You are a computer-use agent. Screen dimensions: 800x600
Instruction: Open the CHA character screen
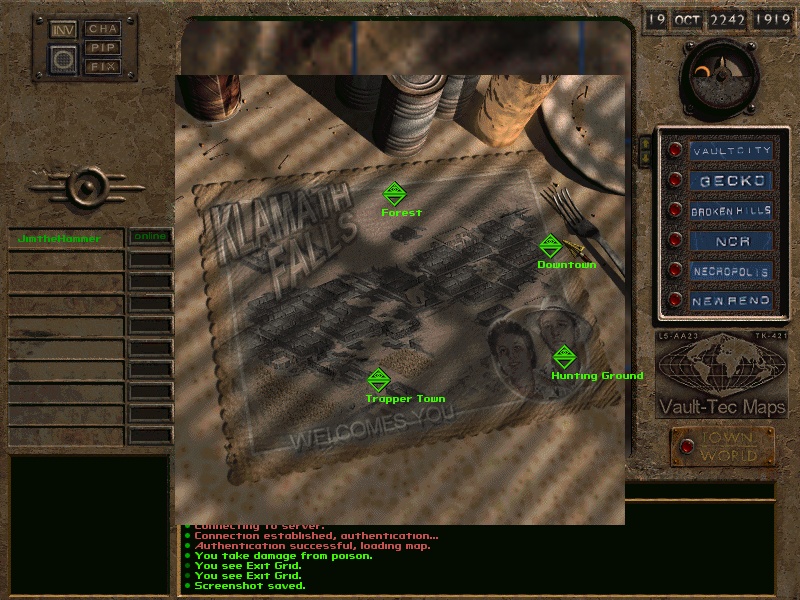coord(102,29)
